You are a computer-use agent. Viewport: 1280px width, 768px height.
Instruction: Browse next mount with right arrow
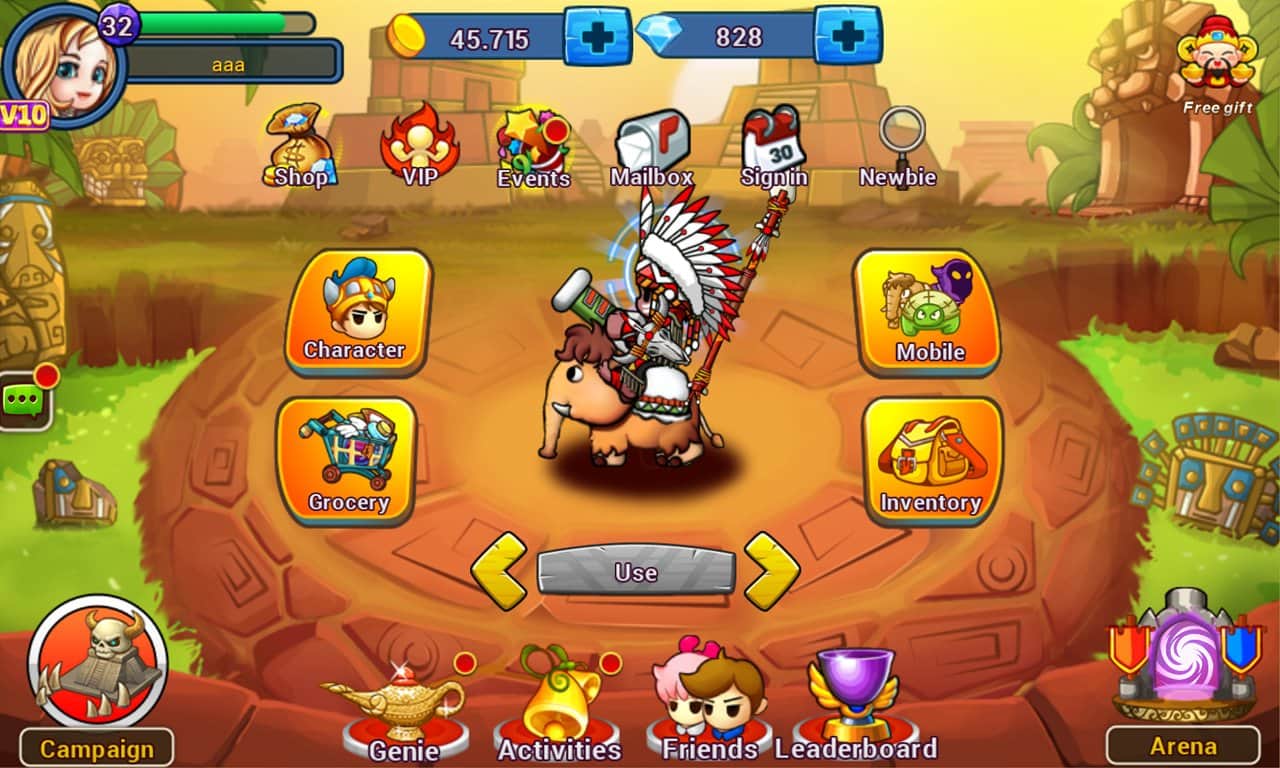(x=772, y=572)
